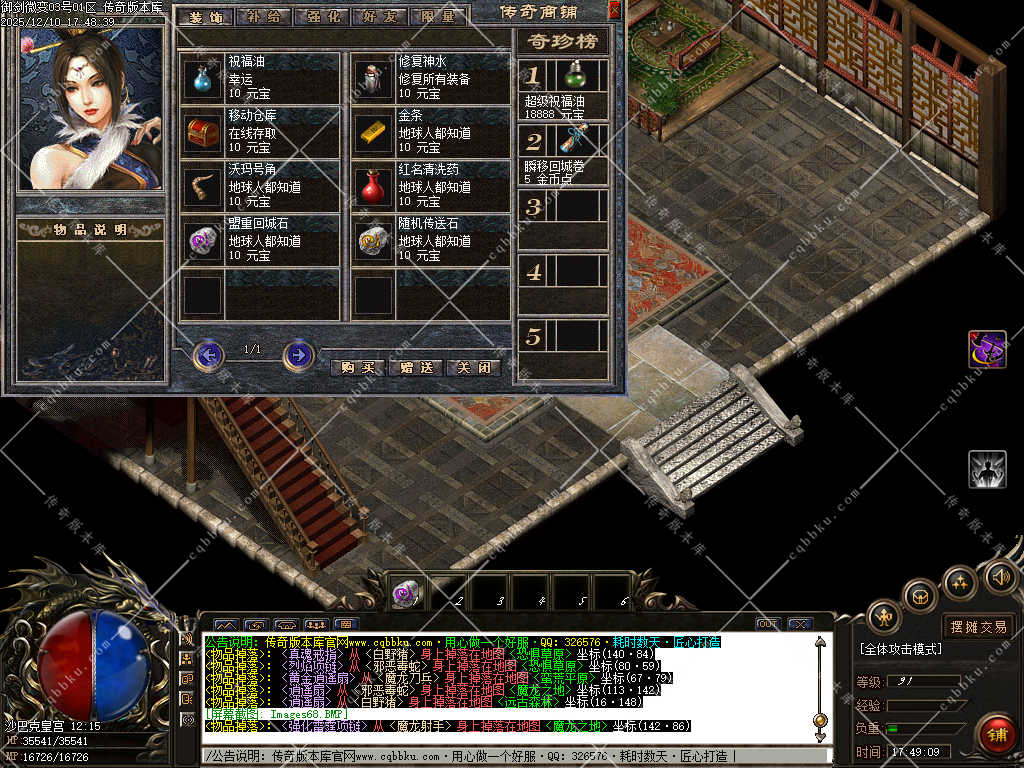Select the 修复神水 repair item
Image resolution: width=1024 pixels, height=768 pixels.
[374, 78]
